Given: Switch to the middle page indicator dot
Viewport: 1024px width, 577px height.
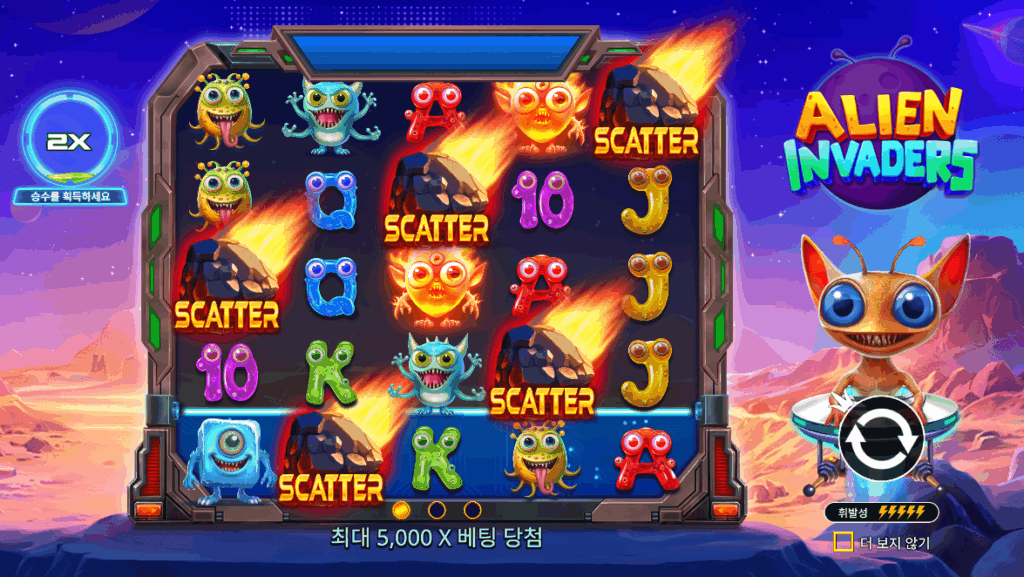Looking at the screenshot, I should coord(437,510).
